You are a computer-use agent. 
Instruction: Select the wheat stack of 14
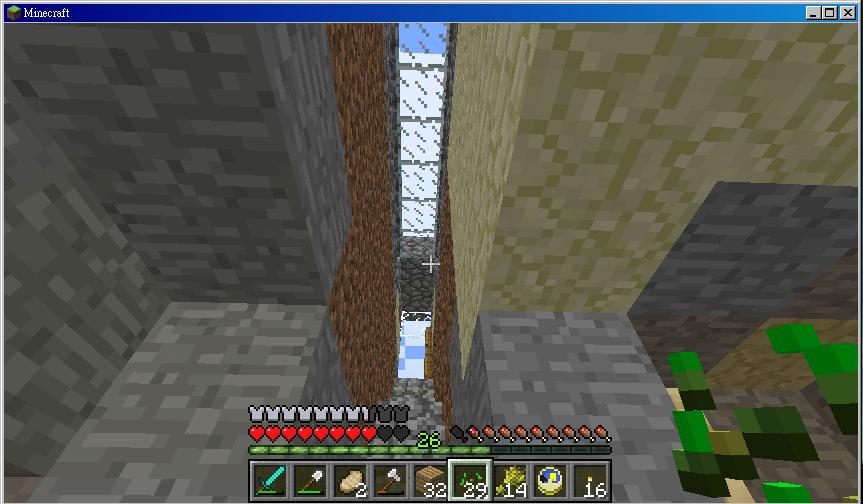click(510, 480)
